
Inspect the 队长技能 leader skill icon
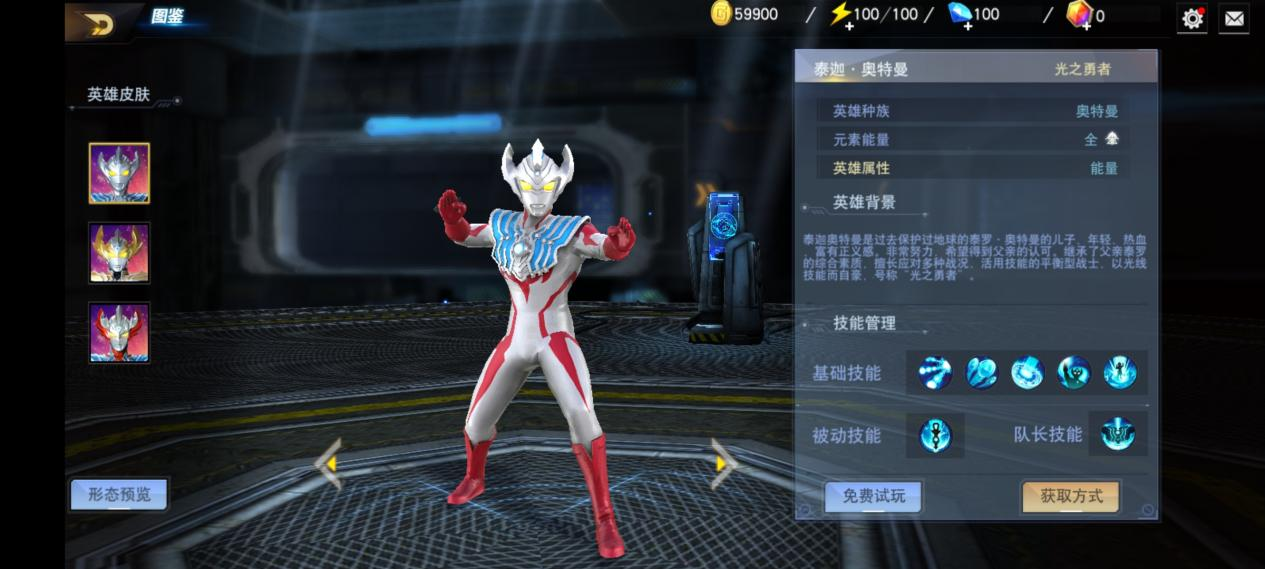click(1118, 434)
